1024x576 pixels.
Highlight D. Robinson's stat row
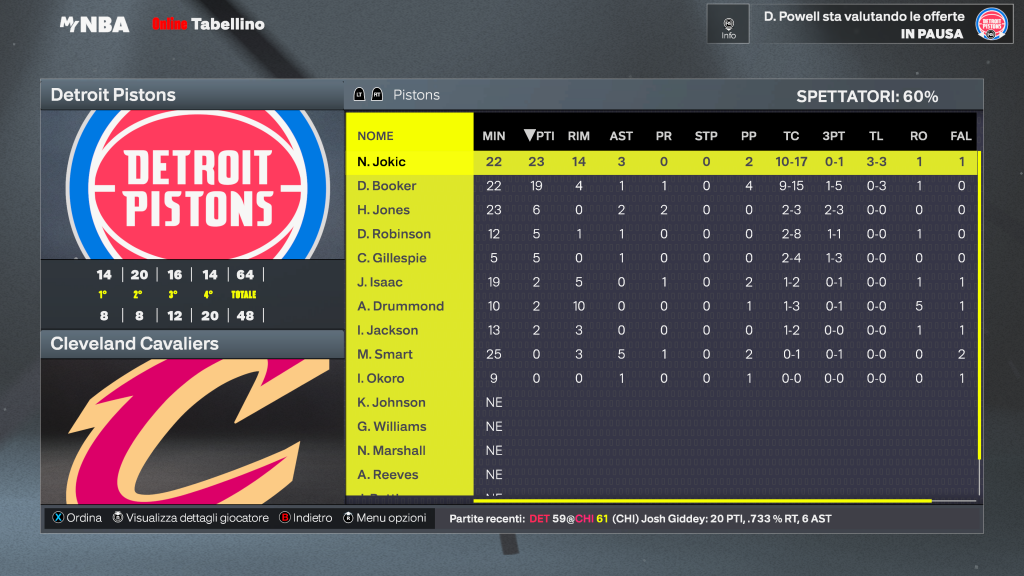pos(394,234)
